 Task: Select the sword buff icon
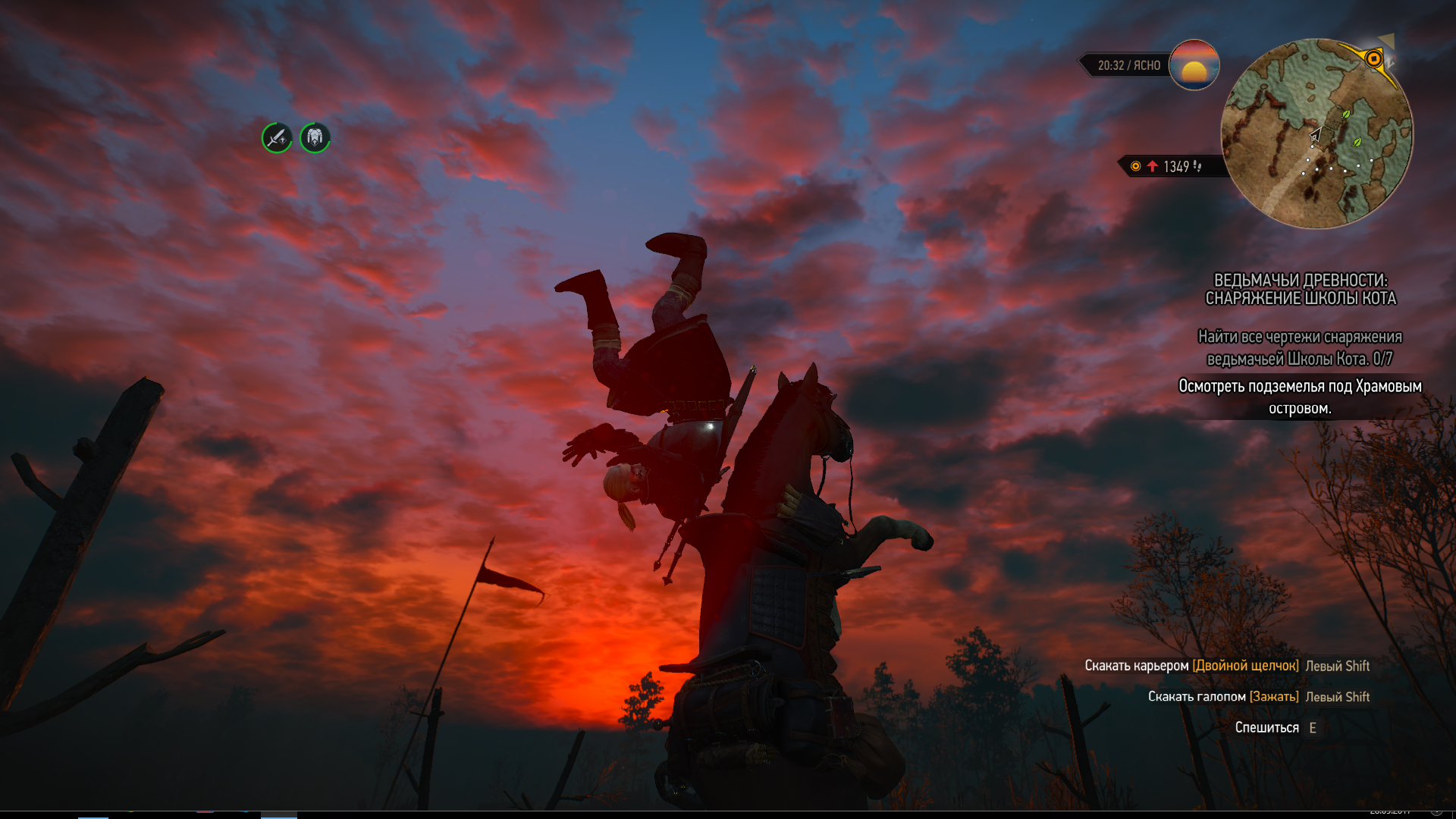click(277, 138)
